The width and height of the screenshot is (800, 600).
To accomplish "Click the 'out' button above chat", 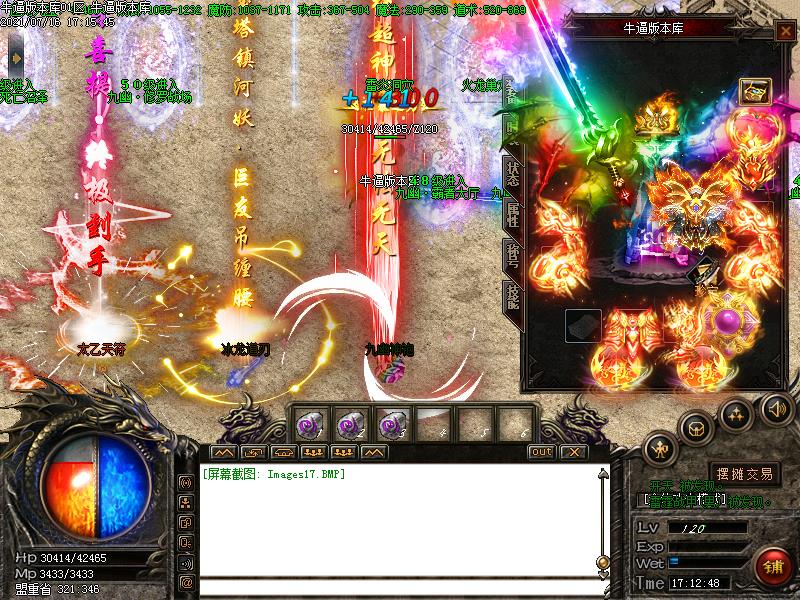I will 540,452.
